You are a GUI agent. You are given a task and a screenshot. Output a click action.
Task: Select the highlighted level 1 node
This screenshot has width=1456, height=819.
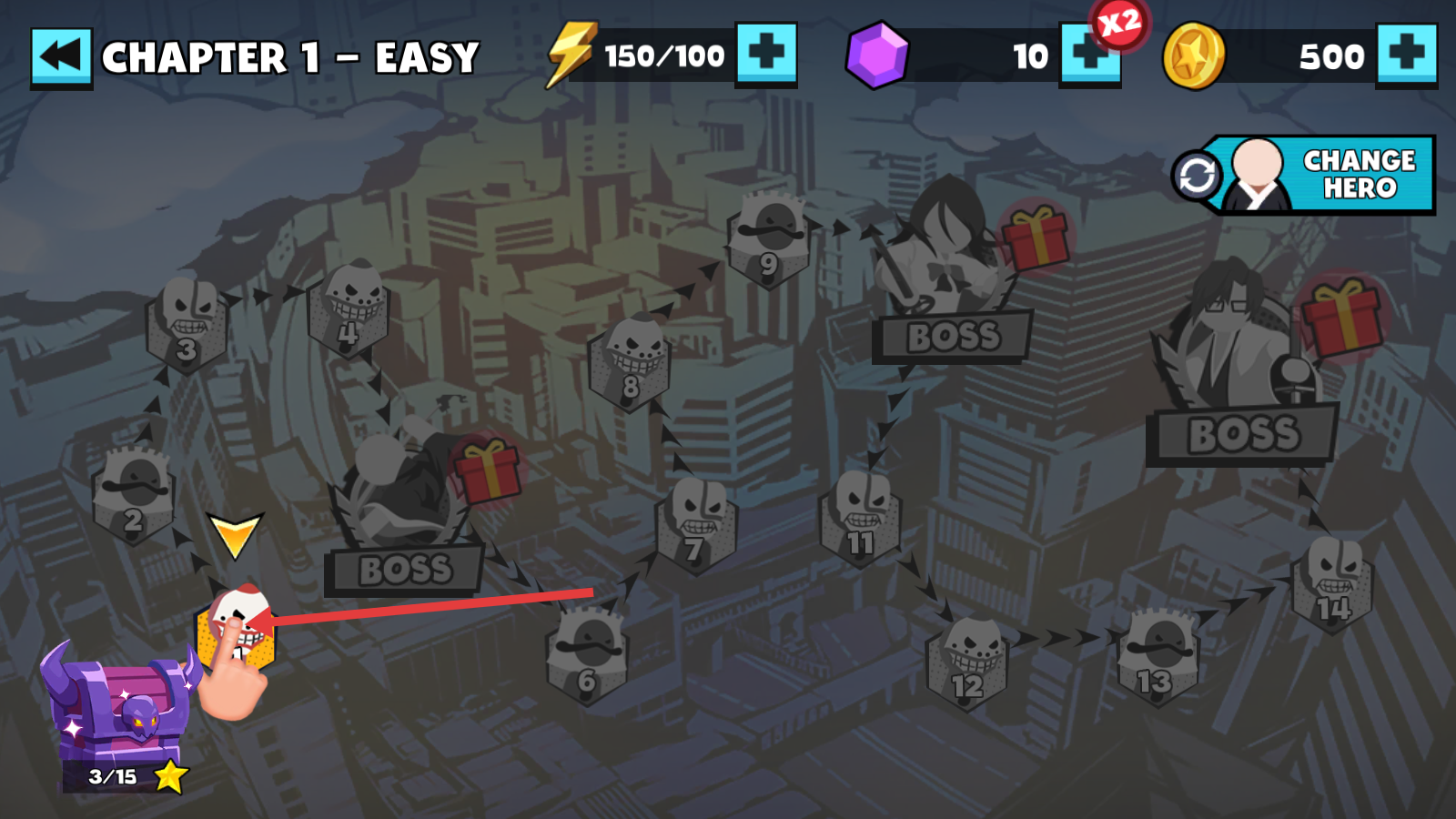tap(235, 630)
